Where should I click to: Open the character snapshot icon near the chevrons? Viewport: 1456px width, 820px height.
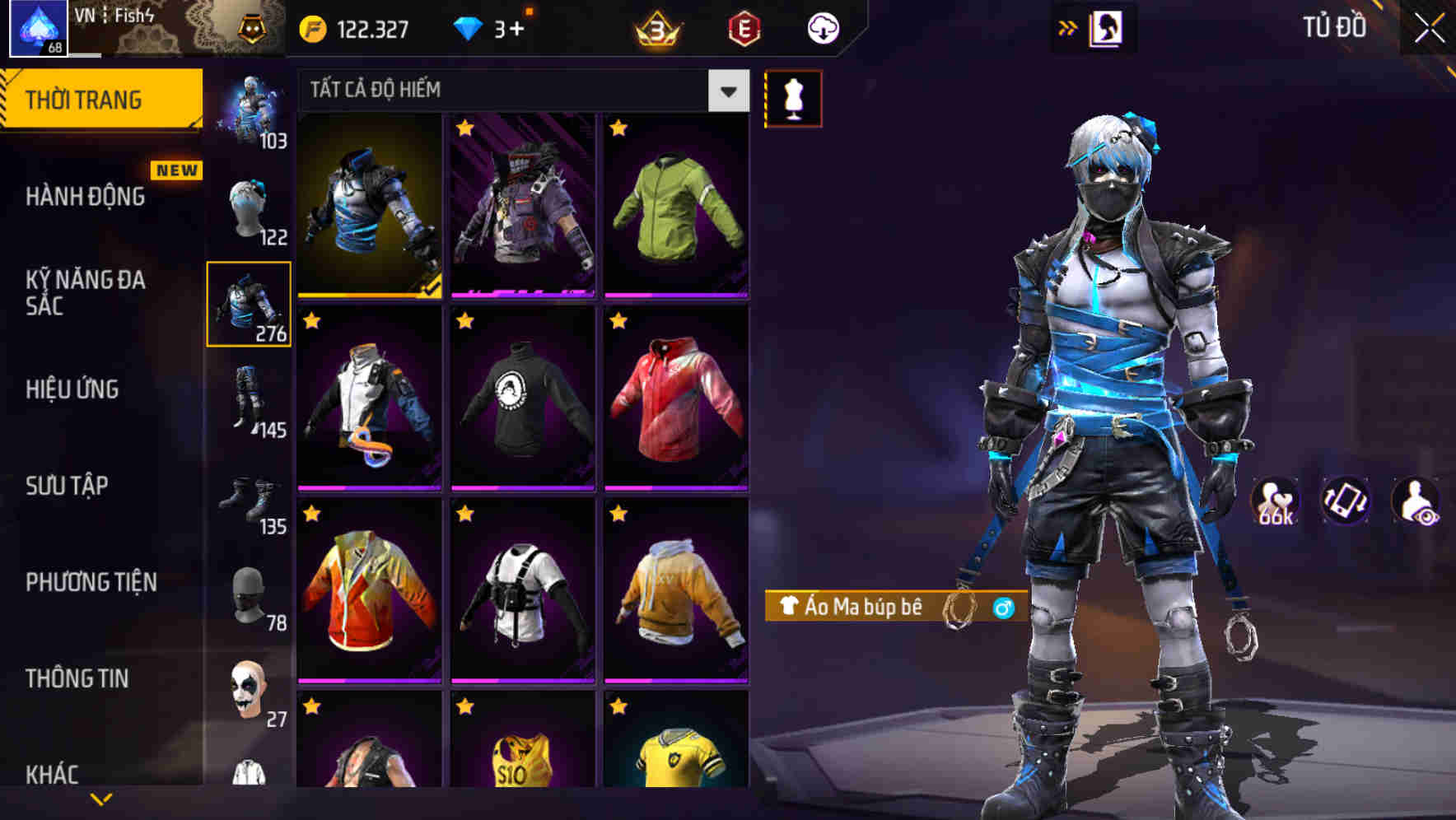coord(1107,26)
